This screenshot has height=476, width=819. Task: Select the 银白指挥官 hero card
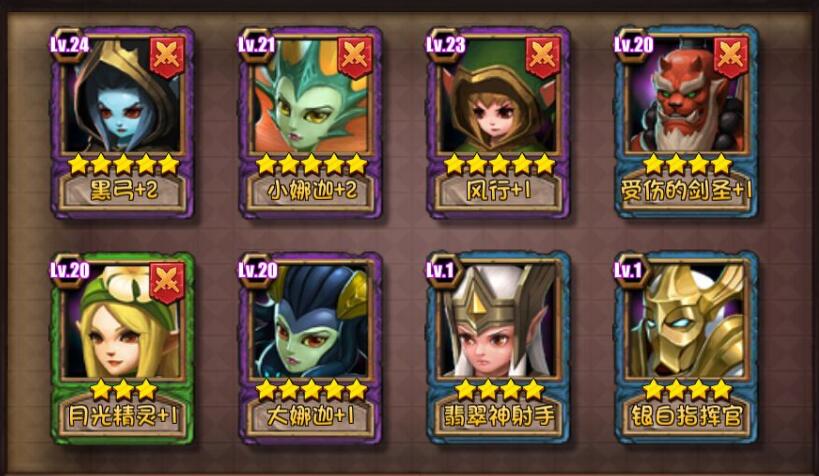(685, 346)
